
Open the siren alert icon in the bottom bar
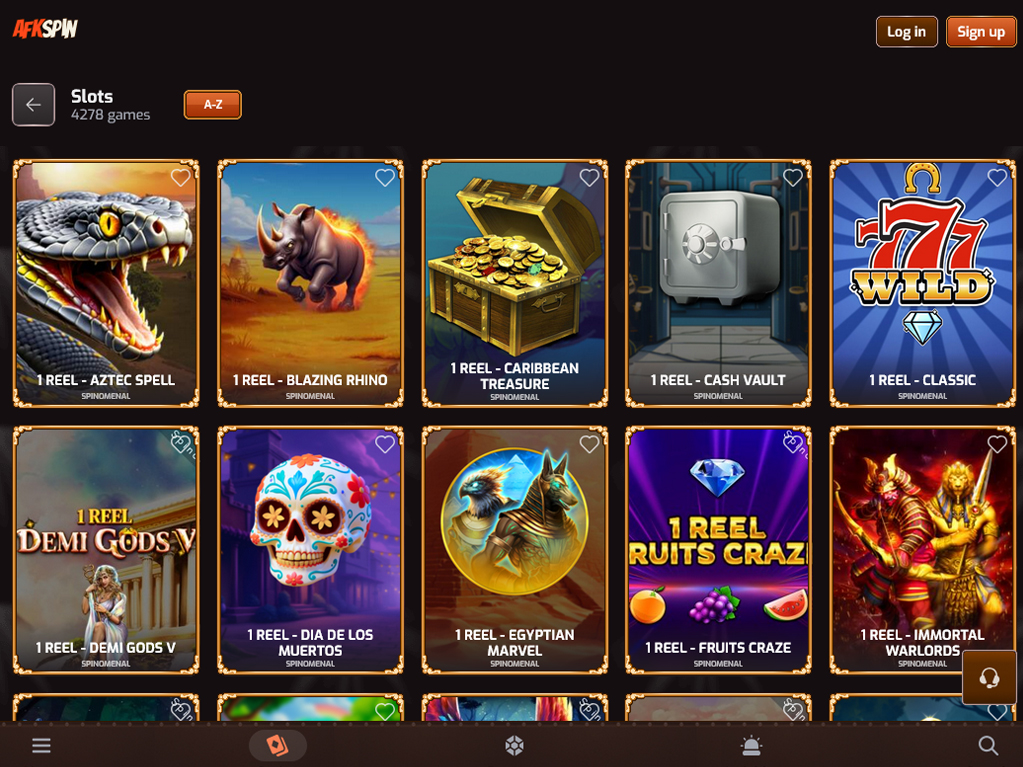(751, 745)
